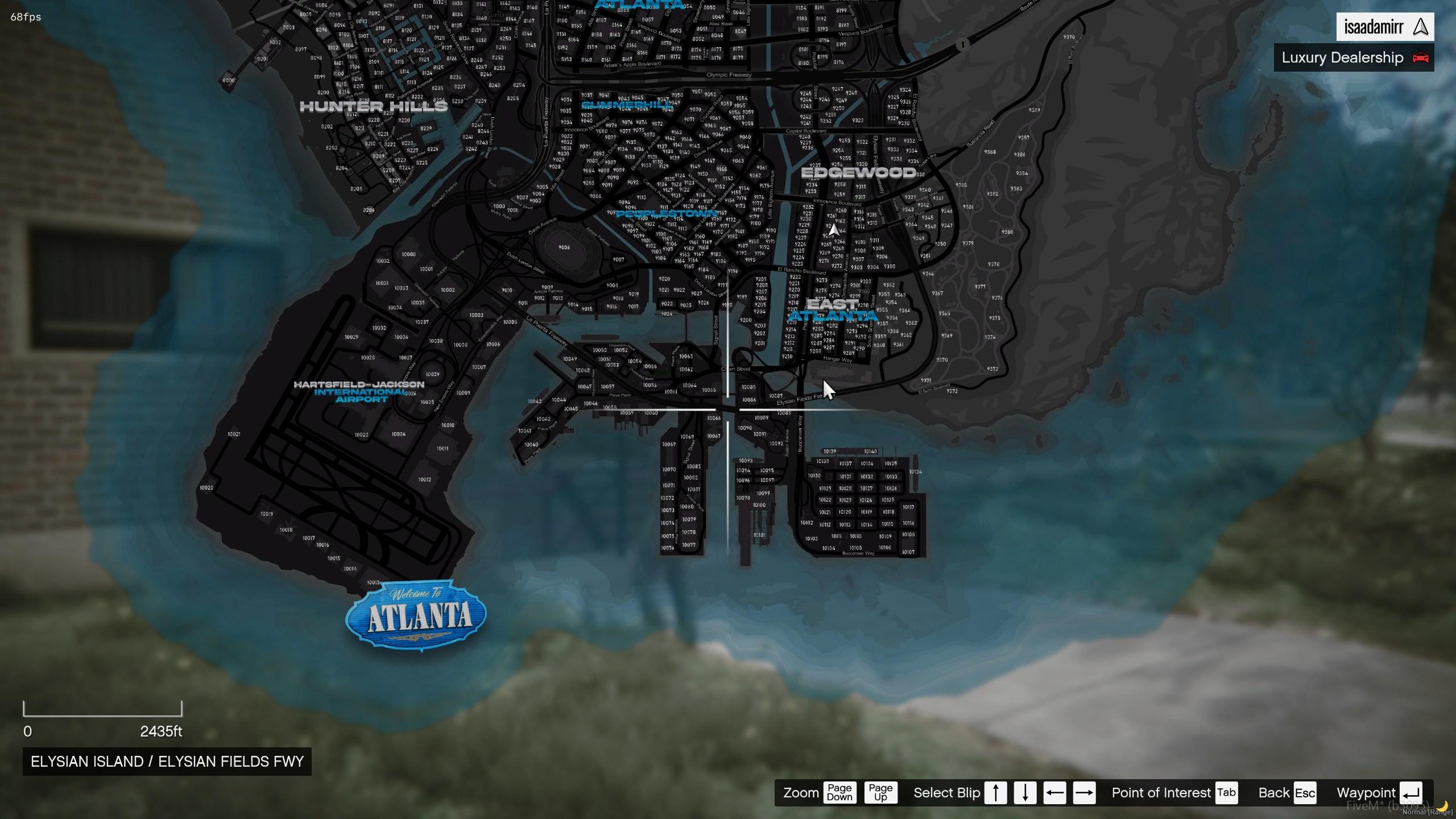Click the up arrow for Select Blip
This screenshot has height=819, width=1456.
point(996,792)
